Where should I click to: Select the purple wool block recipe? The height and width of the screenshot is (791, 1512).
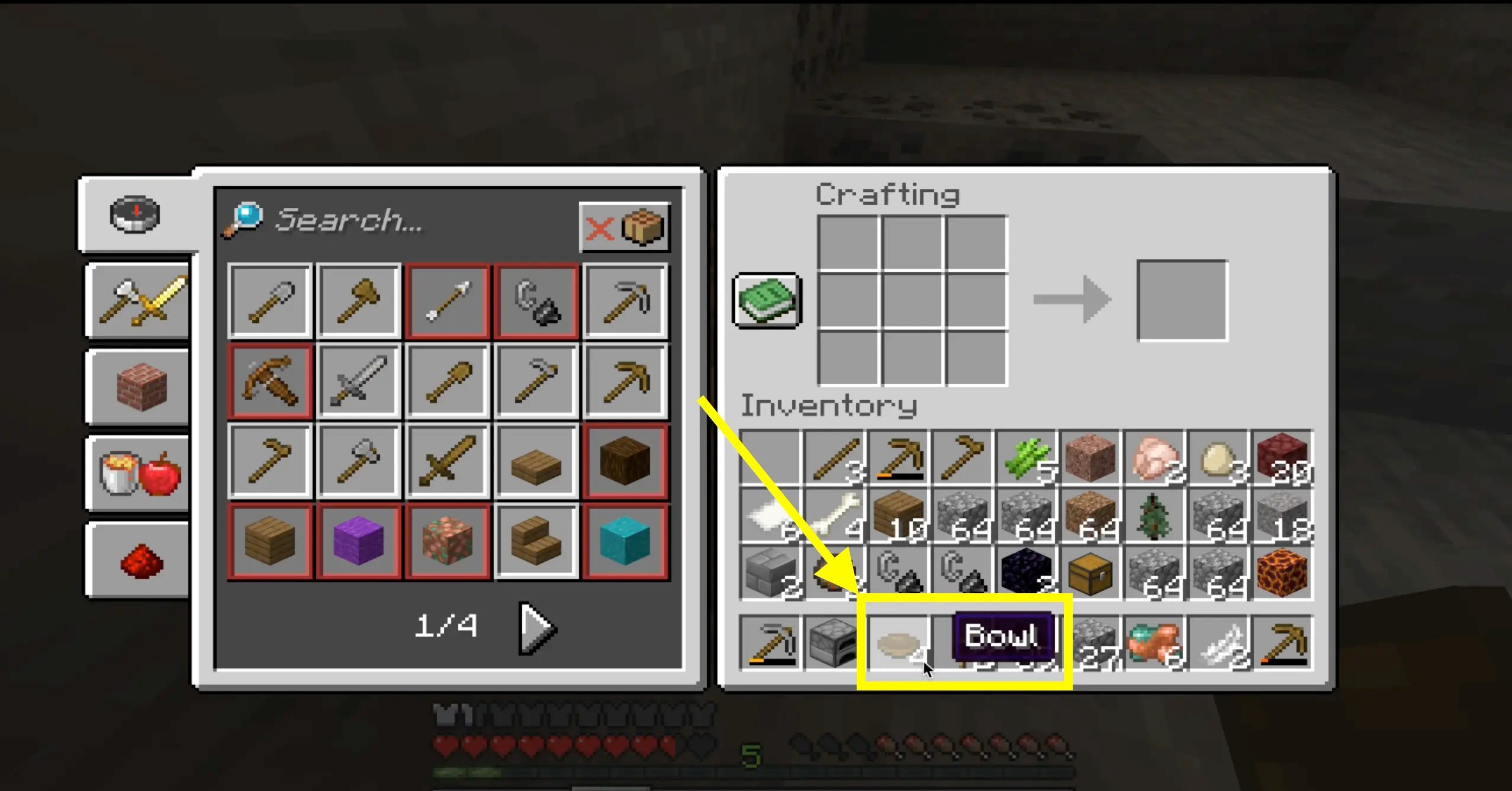tap(359, 541)
